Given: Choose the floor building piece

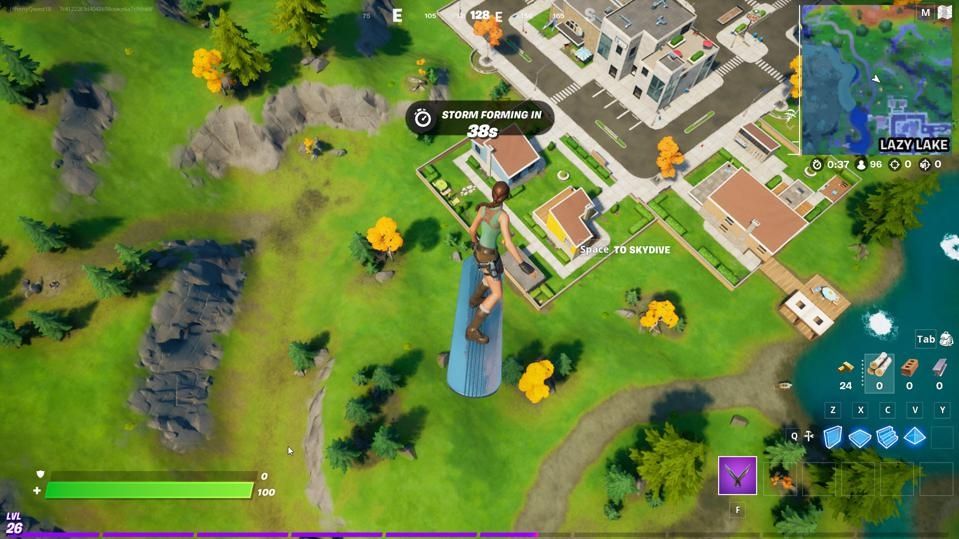Looking at the screenshot, I should 859,438.
